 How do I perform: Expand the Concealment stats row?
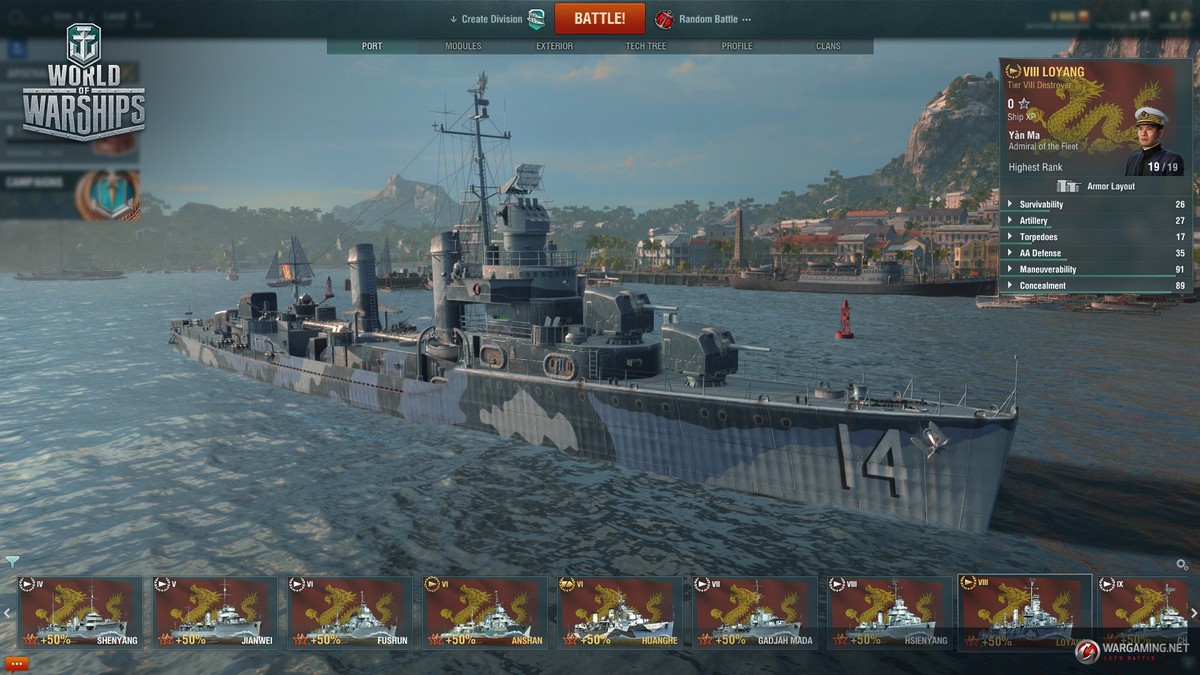click(1042, 286)
